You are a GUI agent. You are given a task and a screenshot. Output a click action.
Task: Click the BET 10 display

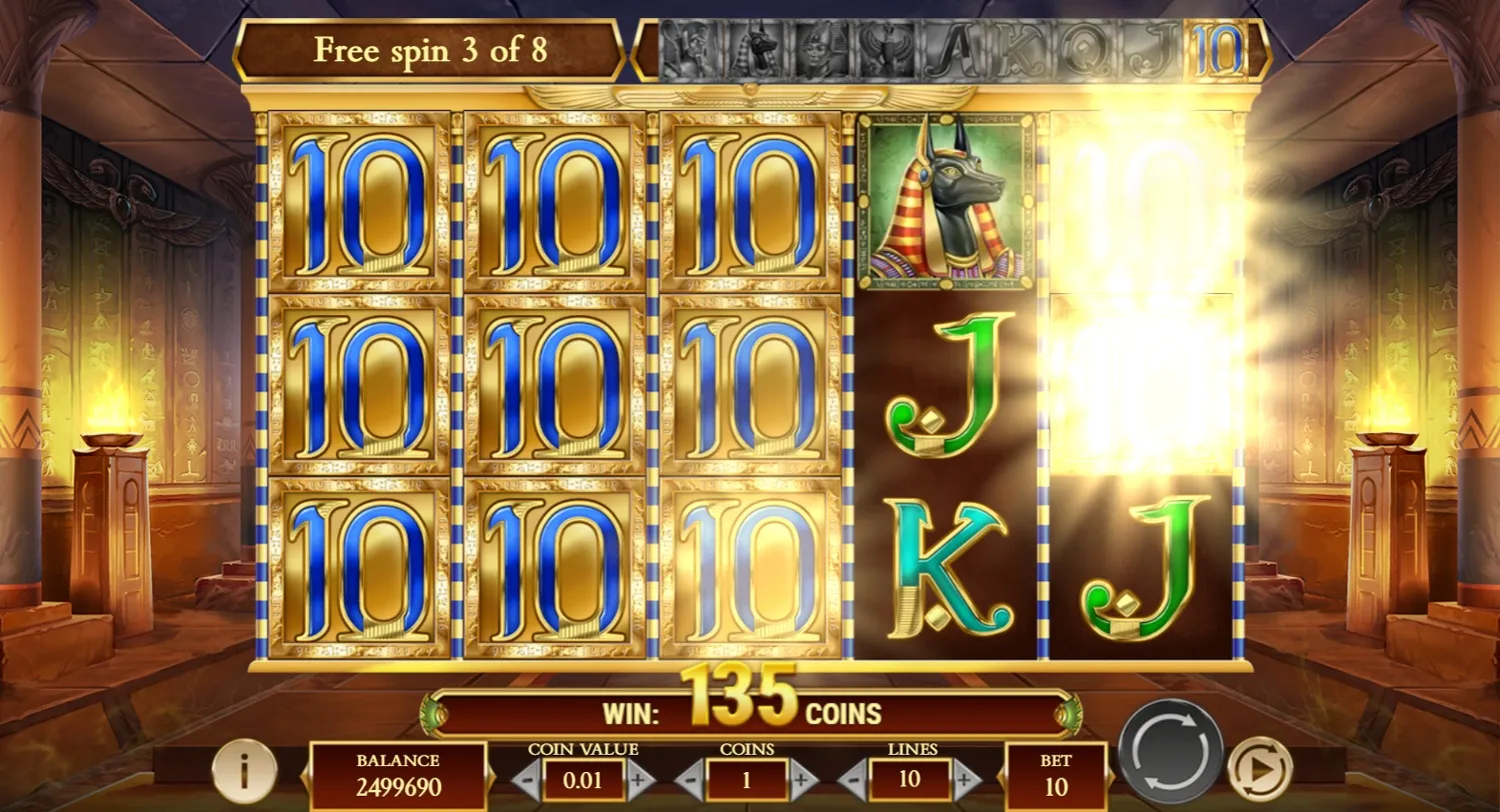pos(1055,773)
